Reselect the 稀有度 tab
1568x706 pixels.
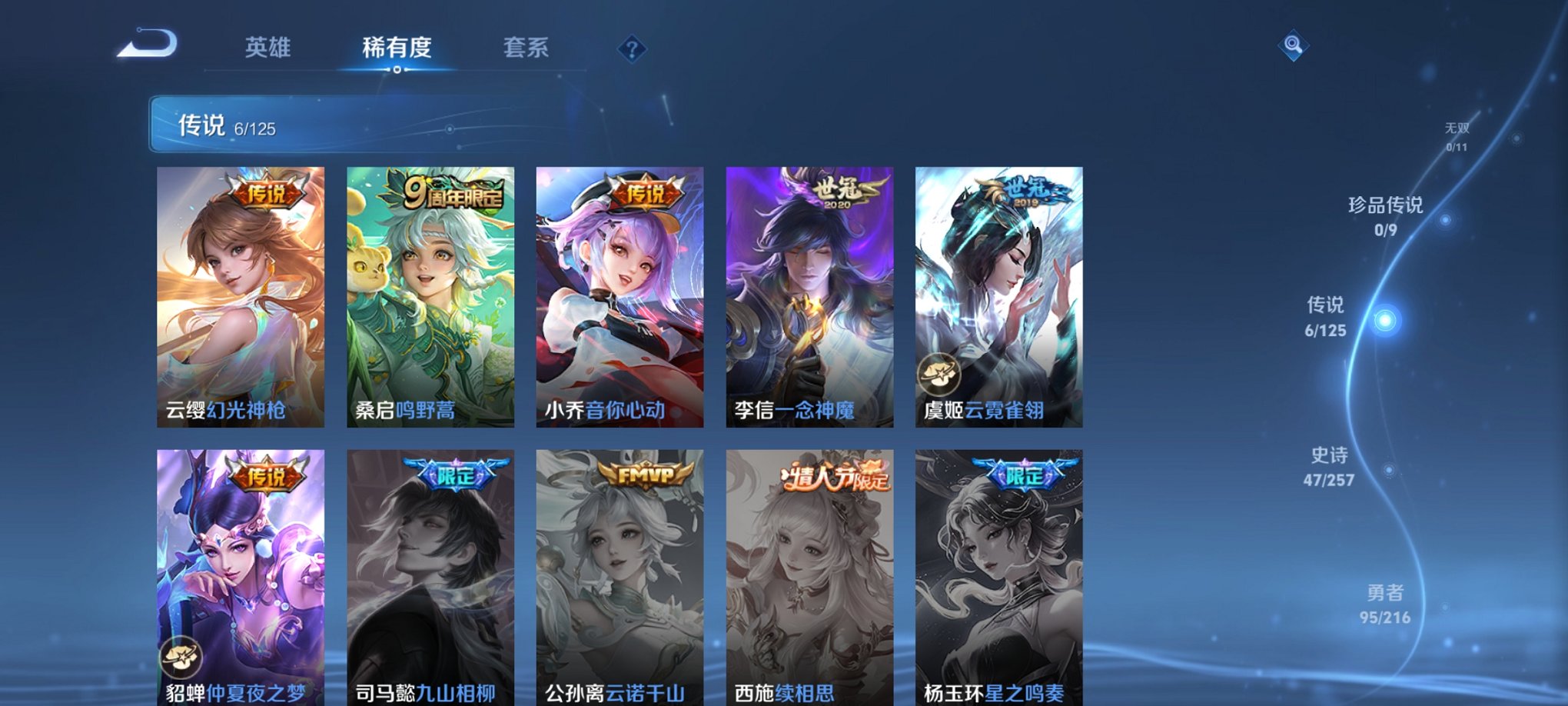[397, 48]
